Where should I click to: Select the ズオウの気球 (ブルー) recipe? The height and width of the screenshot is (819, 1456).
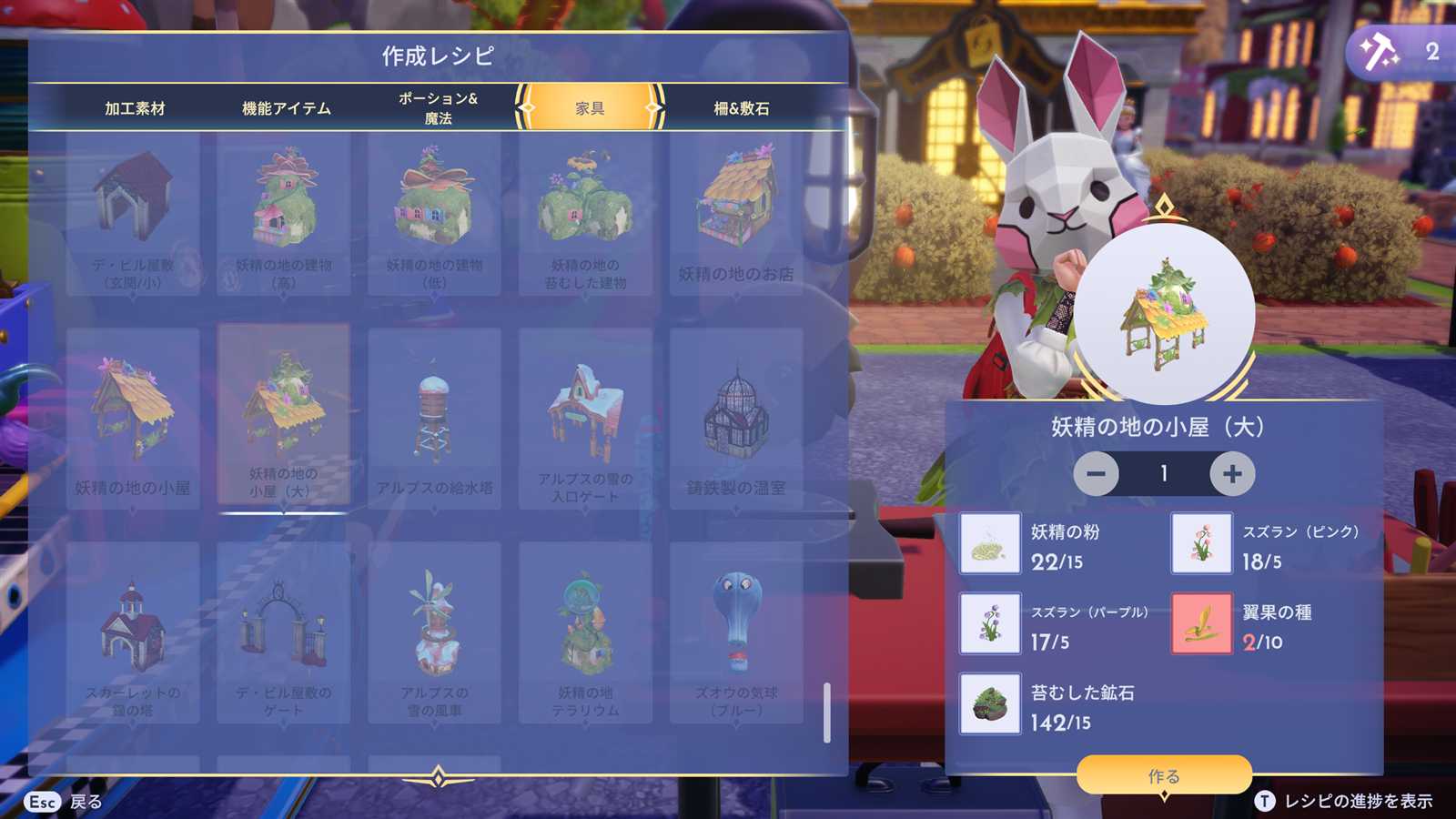coord(736,632)
